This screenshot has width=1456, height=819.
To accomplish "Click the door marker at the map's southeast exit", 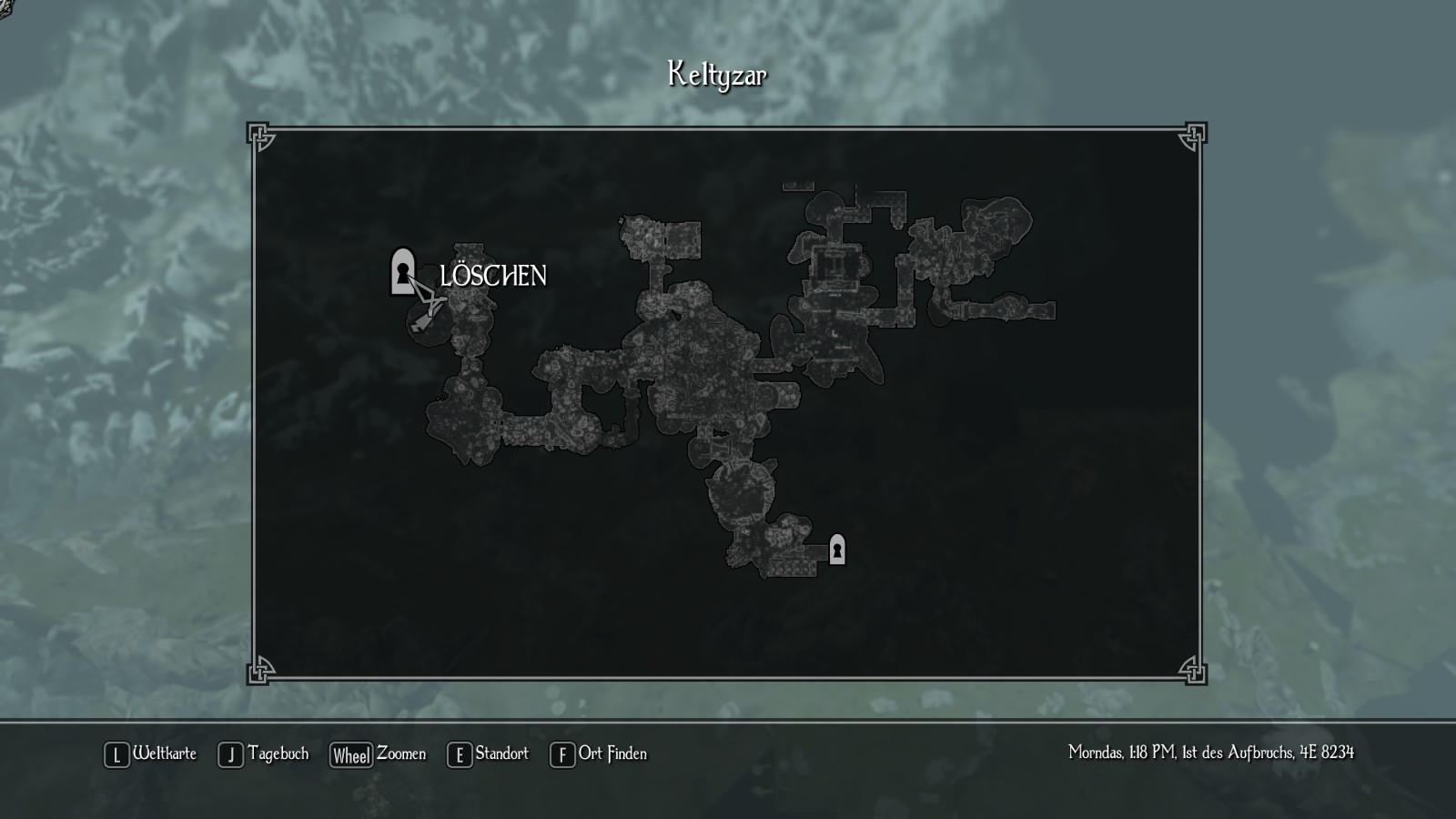I will (837, 550).
